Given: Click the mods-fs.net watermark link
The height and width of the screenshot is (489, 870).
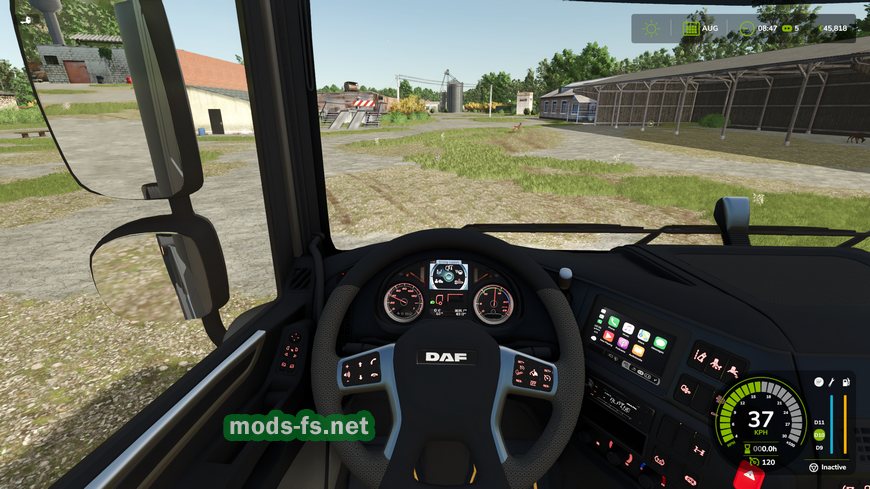Looking at the screenshot, I should tap(299, 427).
